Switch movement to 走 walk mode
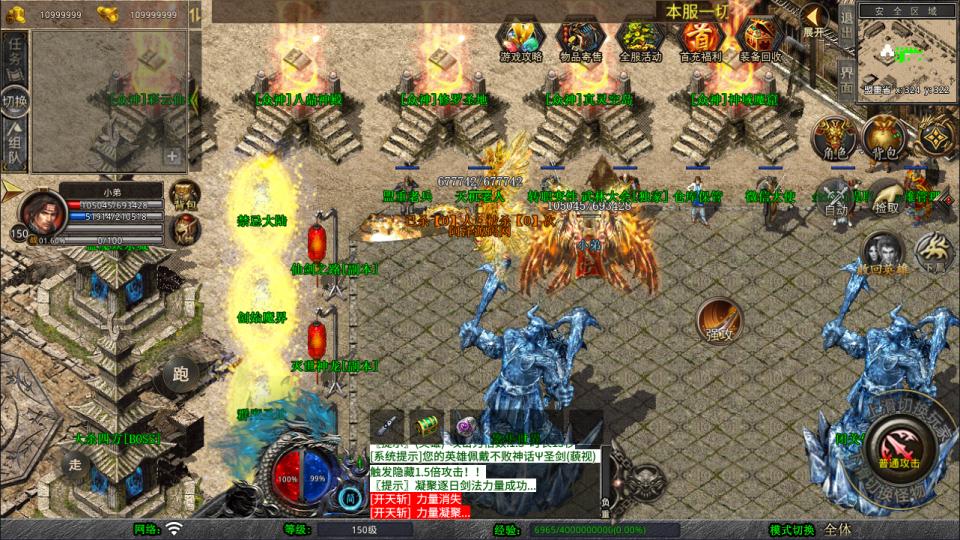 [x=75, y=464]
